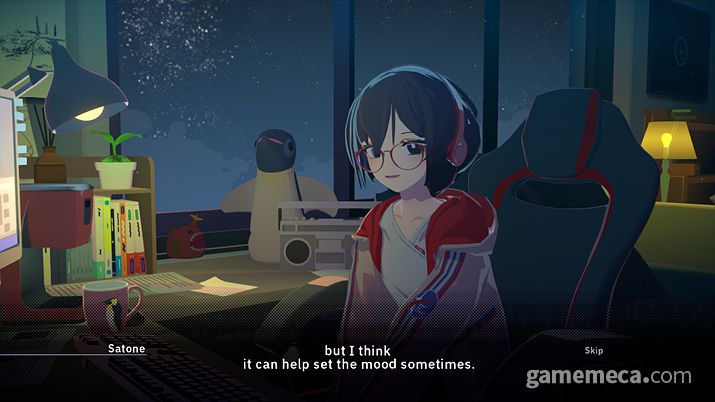The image size is (715, 402).
Task: Skip the dialogue scene
Action: pos(594,351)
